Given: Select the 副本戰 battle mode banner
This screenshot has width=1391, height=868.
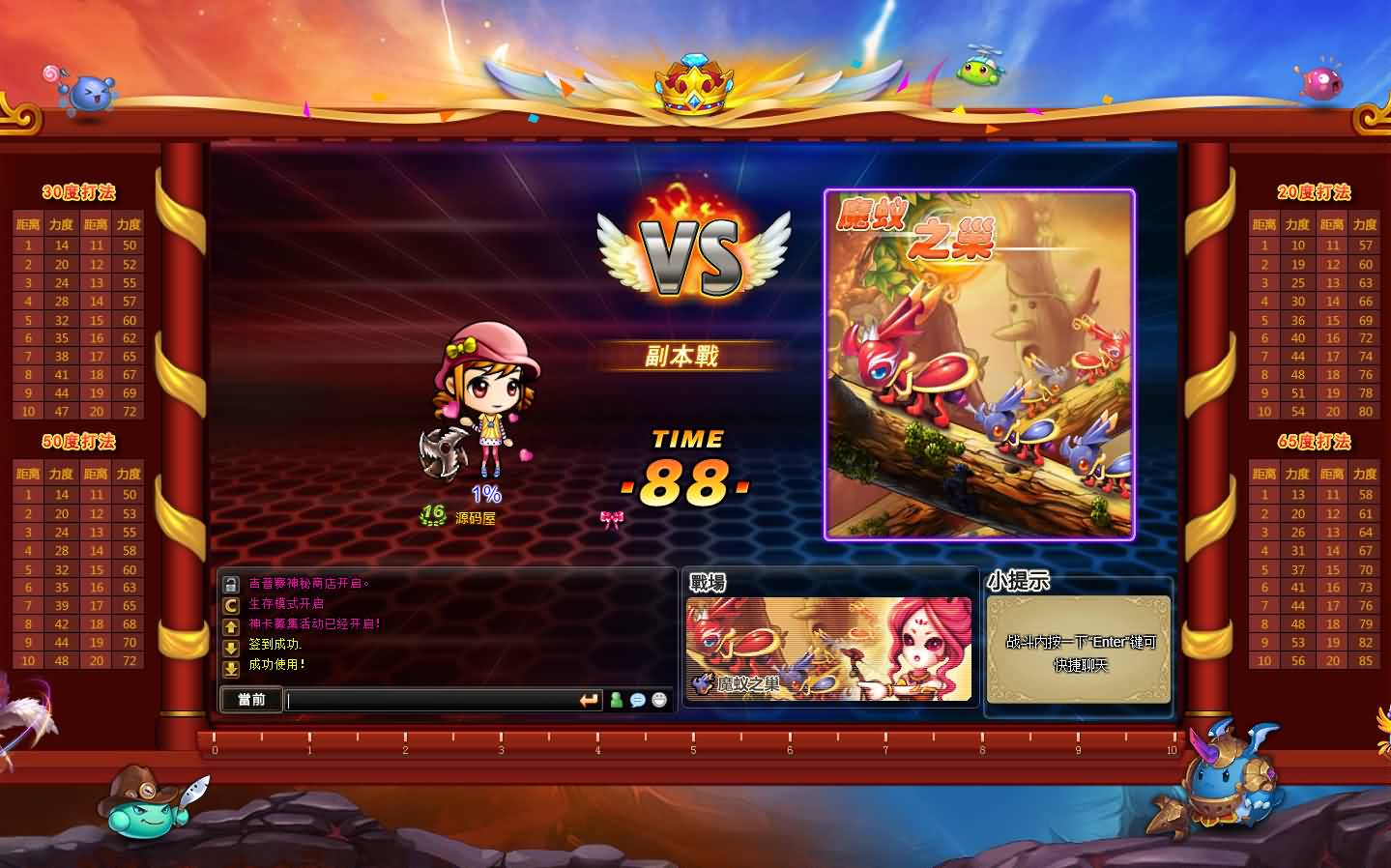Looking at the screenshot, I should pos(685,355).
